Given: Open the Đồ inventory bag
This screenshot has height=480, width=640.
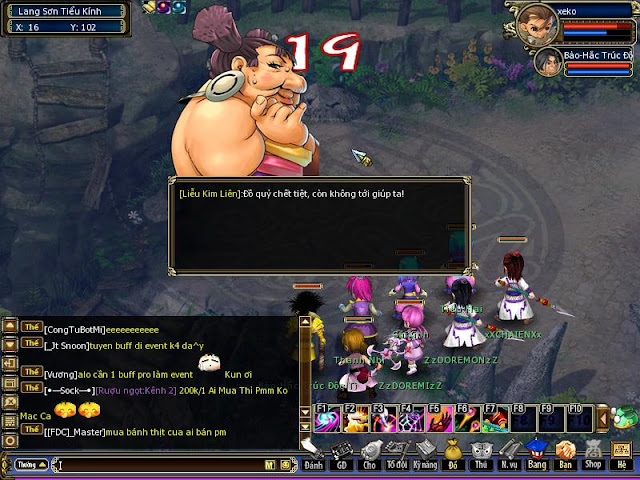Looking at the screenshot, I should pos(453,453).
